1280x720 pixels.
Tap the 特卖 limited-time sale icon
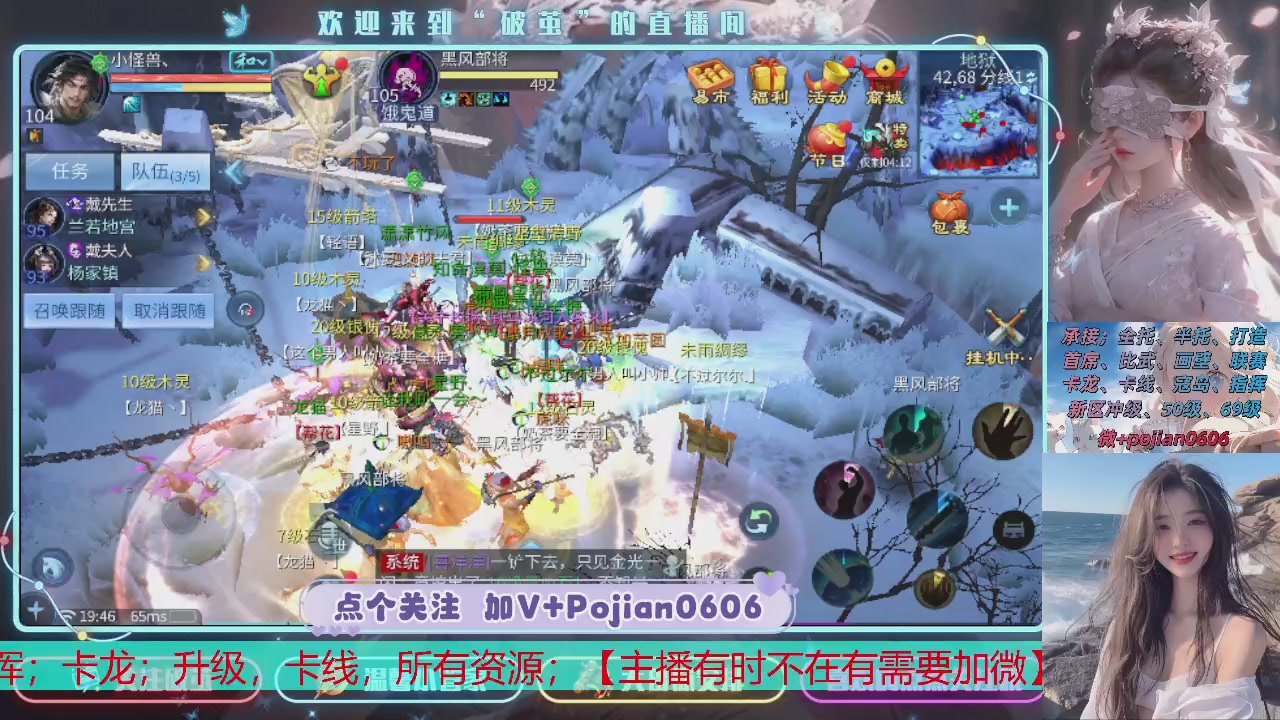pos(884,135)
